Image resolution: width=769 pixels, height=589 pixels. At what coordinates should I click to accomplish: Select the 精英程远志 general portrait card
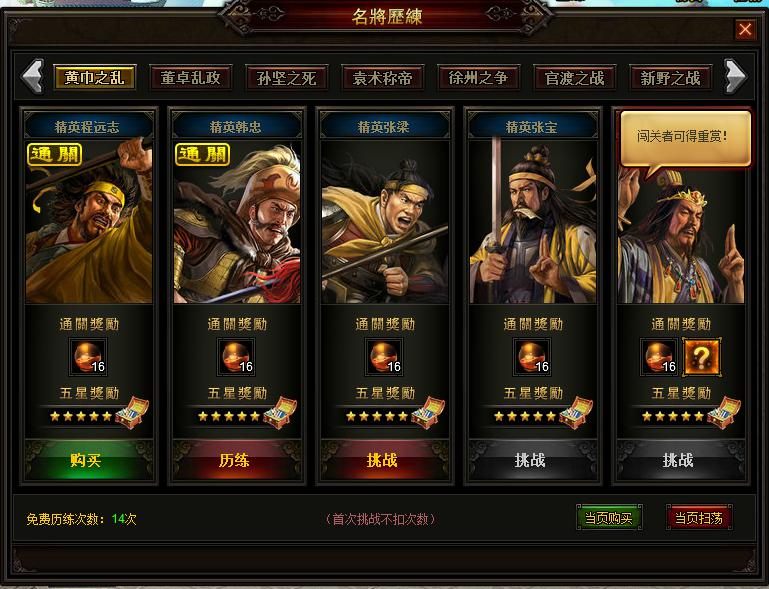[88, 222]
